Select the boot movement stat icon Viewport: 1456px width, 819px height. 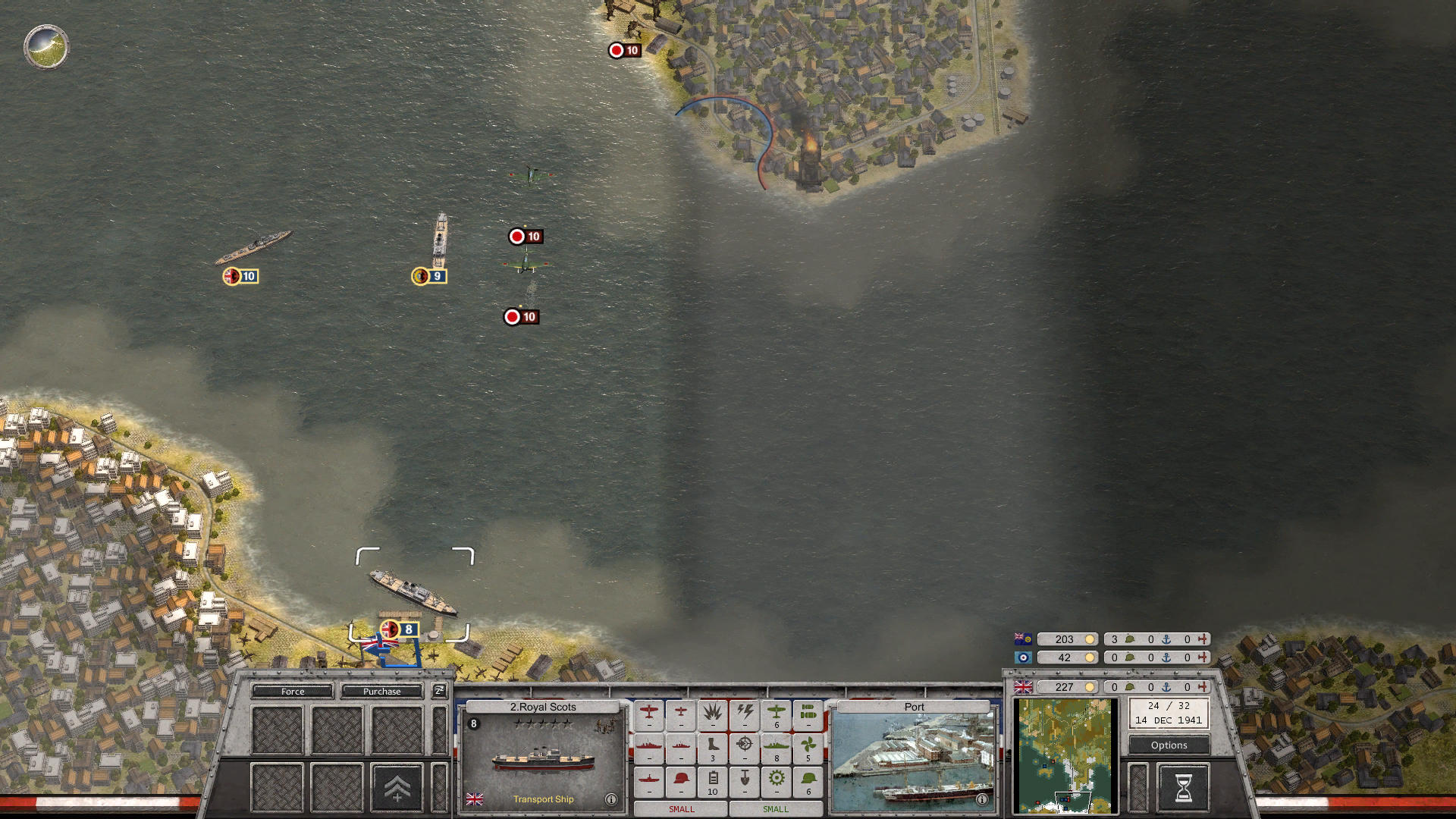pos(713,747)
